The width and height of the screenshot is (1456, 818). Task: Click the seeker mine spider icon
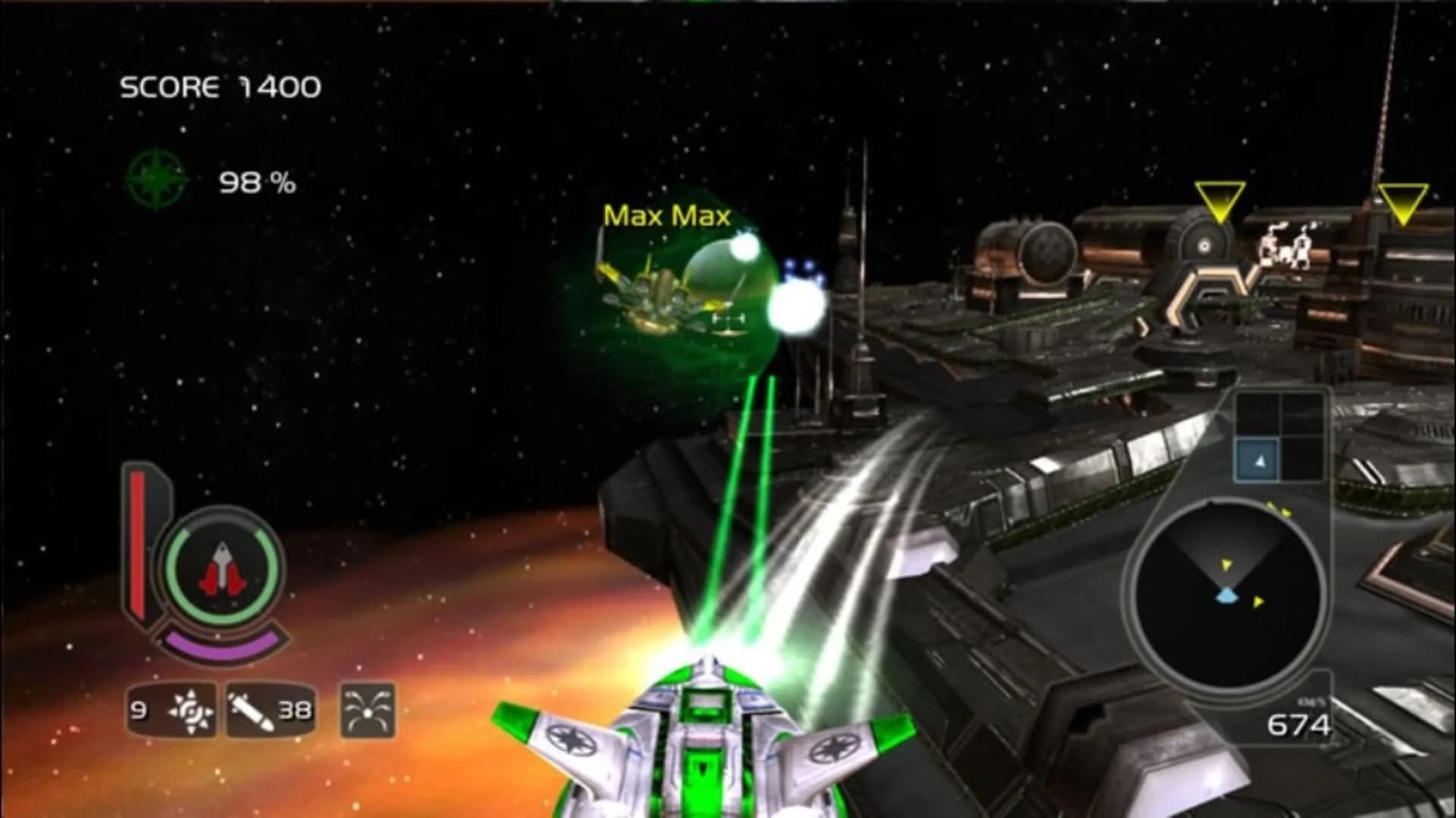[366, 711]
